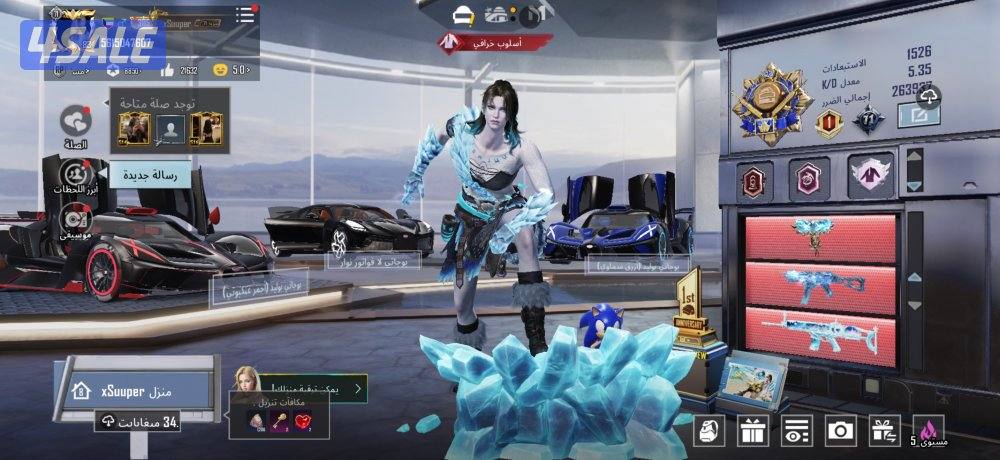Open the pink flame level 5 icon
Viewport: 1000px width, 460px height.
pos(930,430)
